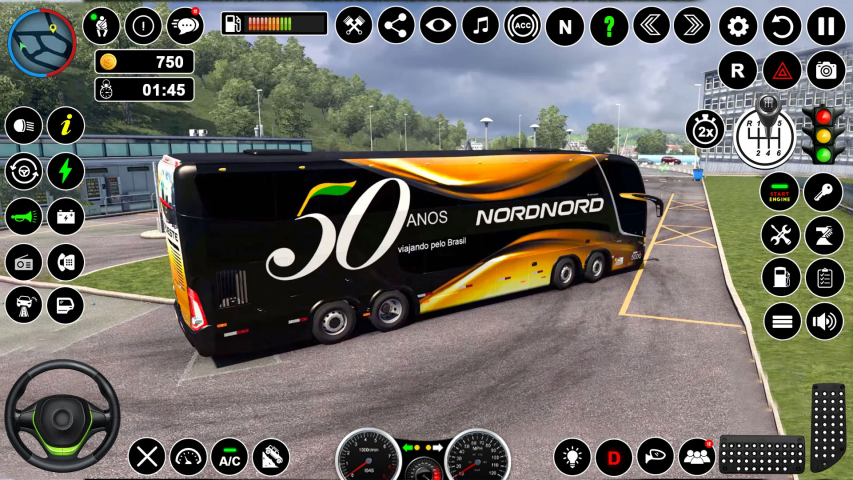
Task: Open the chat bubbles icon
Action: pyautogui.click(x=185, y=25)
